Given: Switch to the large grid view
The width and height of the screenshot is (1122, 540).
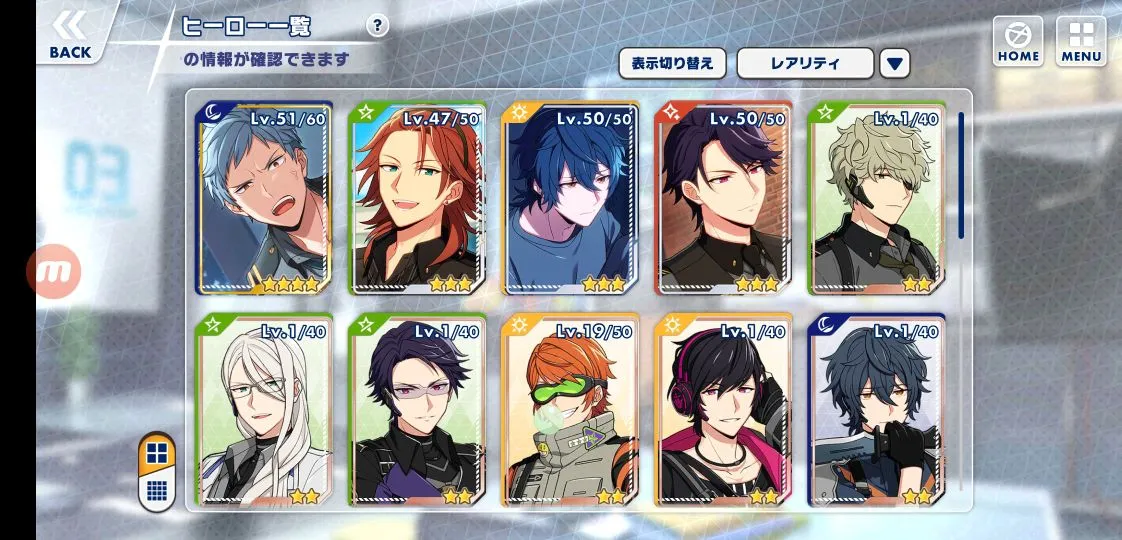Looking at the screenshot, I should click(x=156, y=454).
